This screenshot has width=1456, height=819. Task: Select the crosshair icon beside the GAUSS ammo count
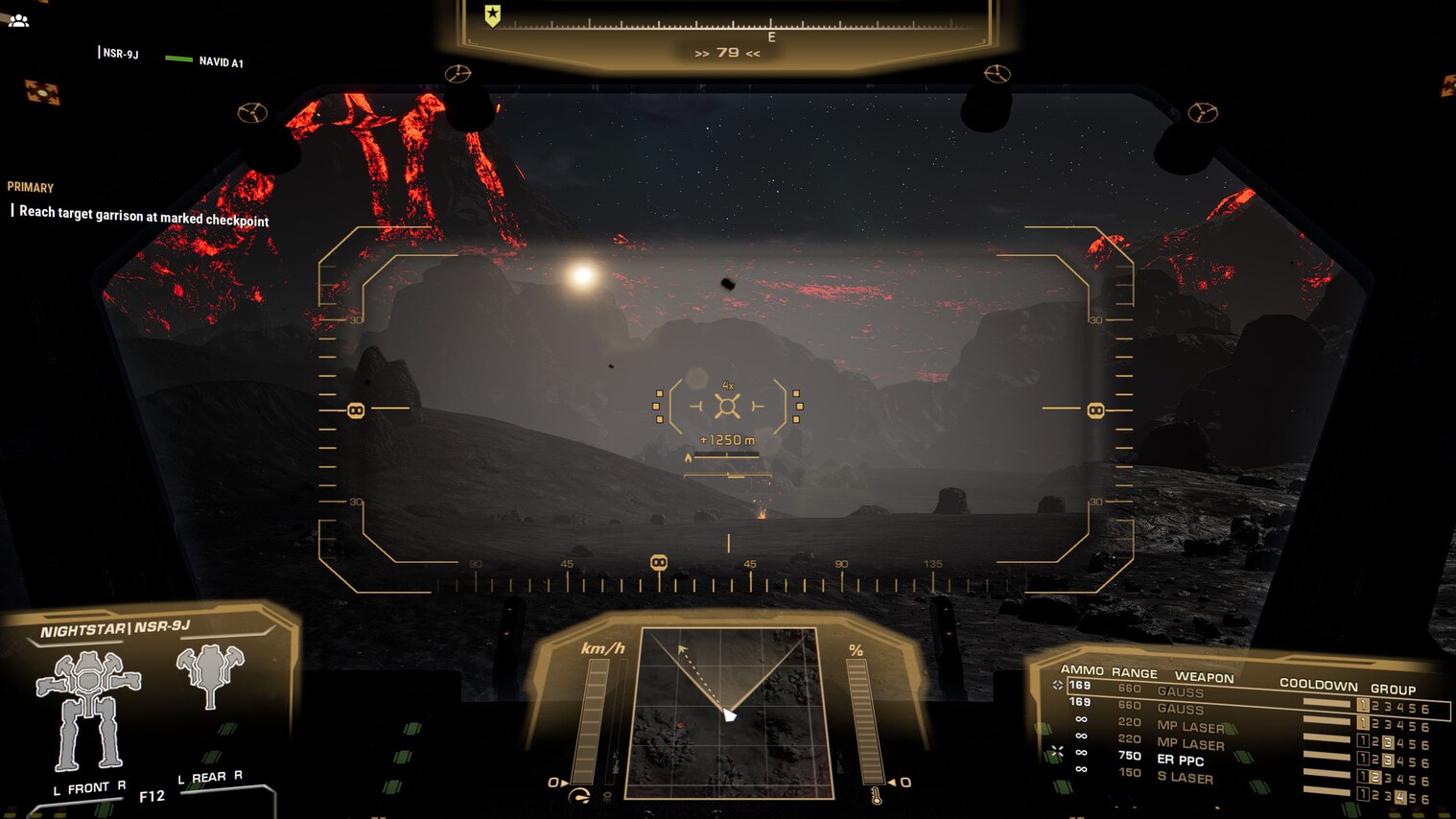[1059, 684]
